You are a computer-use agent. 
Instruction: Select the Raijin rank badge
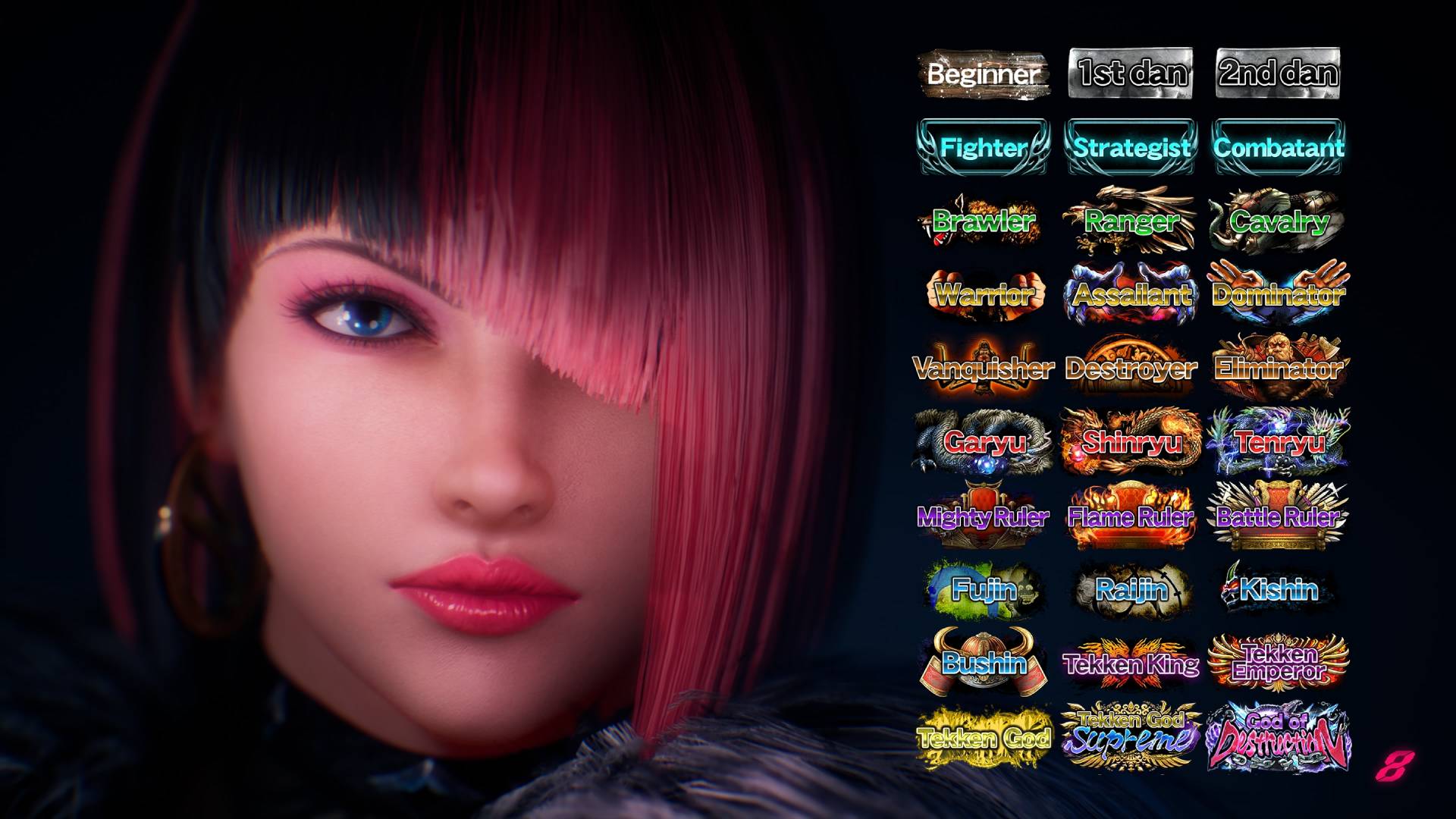[x=1131, y=589]
